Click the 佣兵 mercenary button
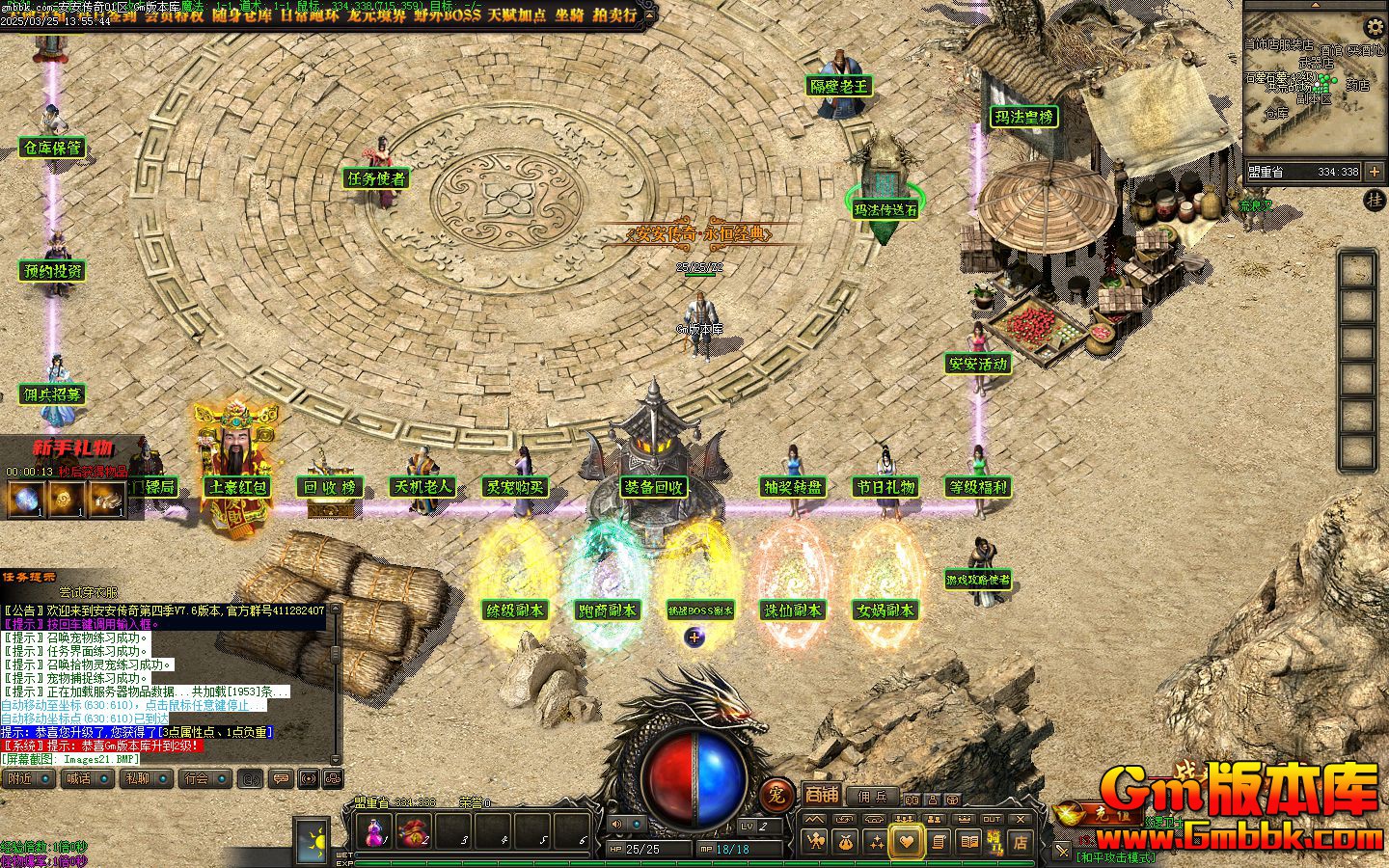The image size is (1389, 868). click(871, 797)
